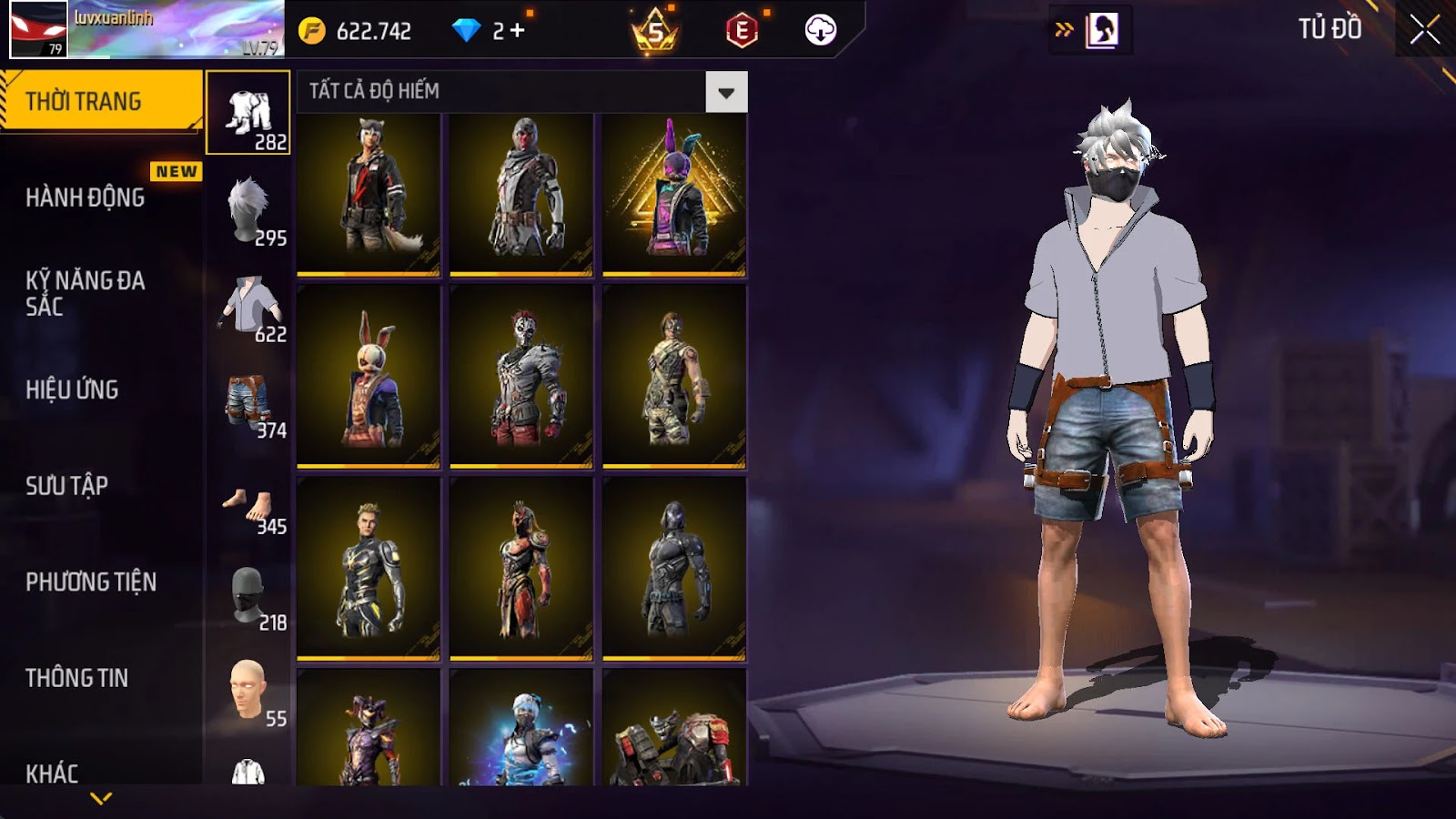Open the SƯU TẬP tab
Viewport: 1456px width, 819px height.
67,486
